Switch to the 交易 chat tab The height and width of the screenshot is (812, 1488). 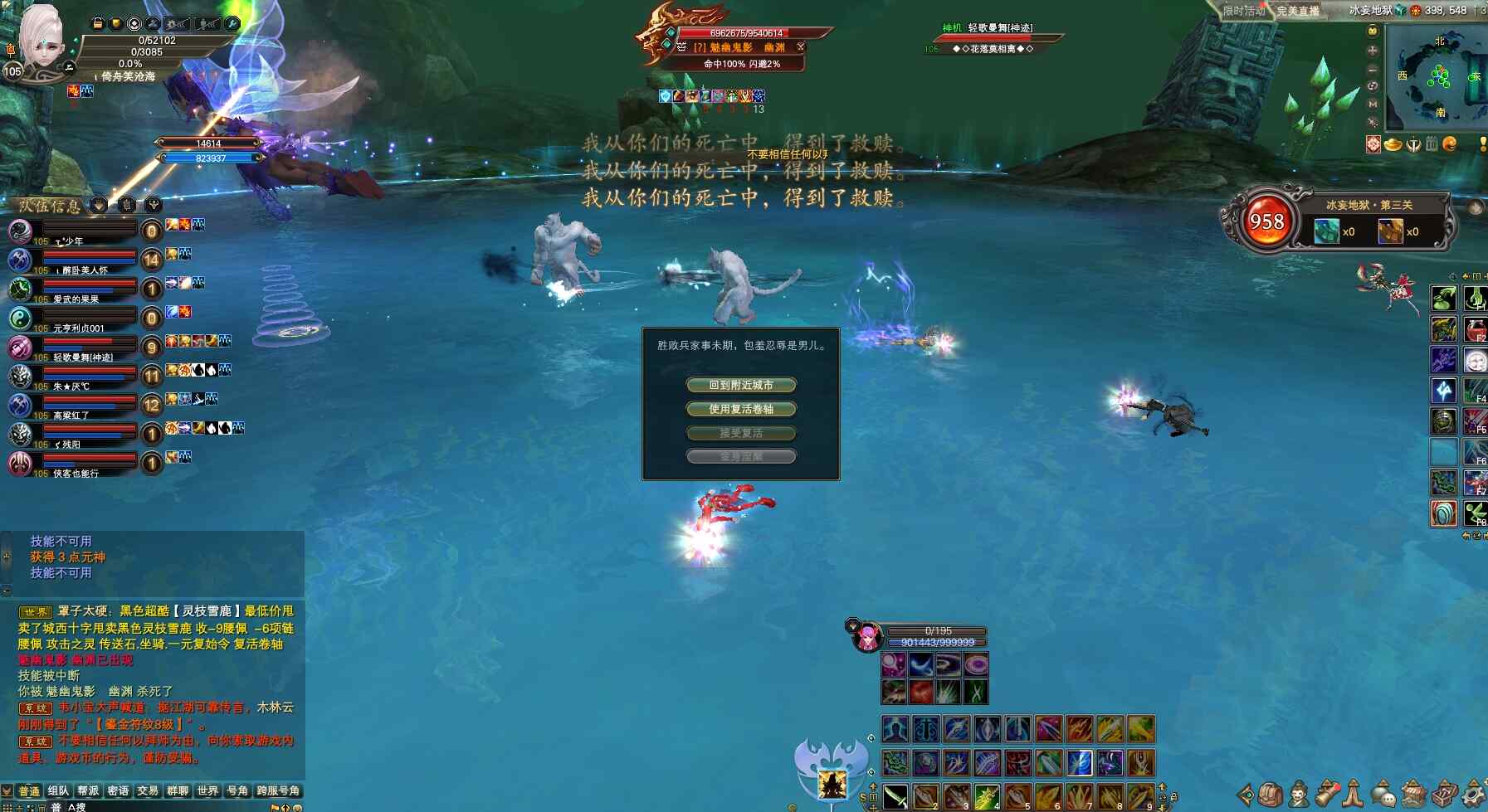148,791
